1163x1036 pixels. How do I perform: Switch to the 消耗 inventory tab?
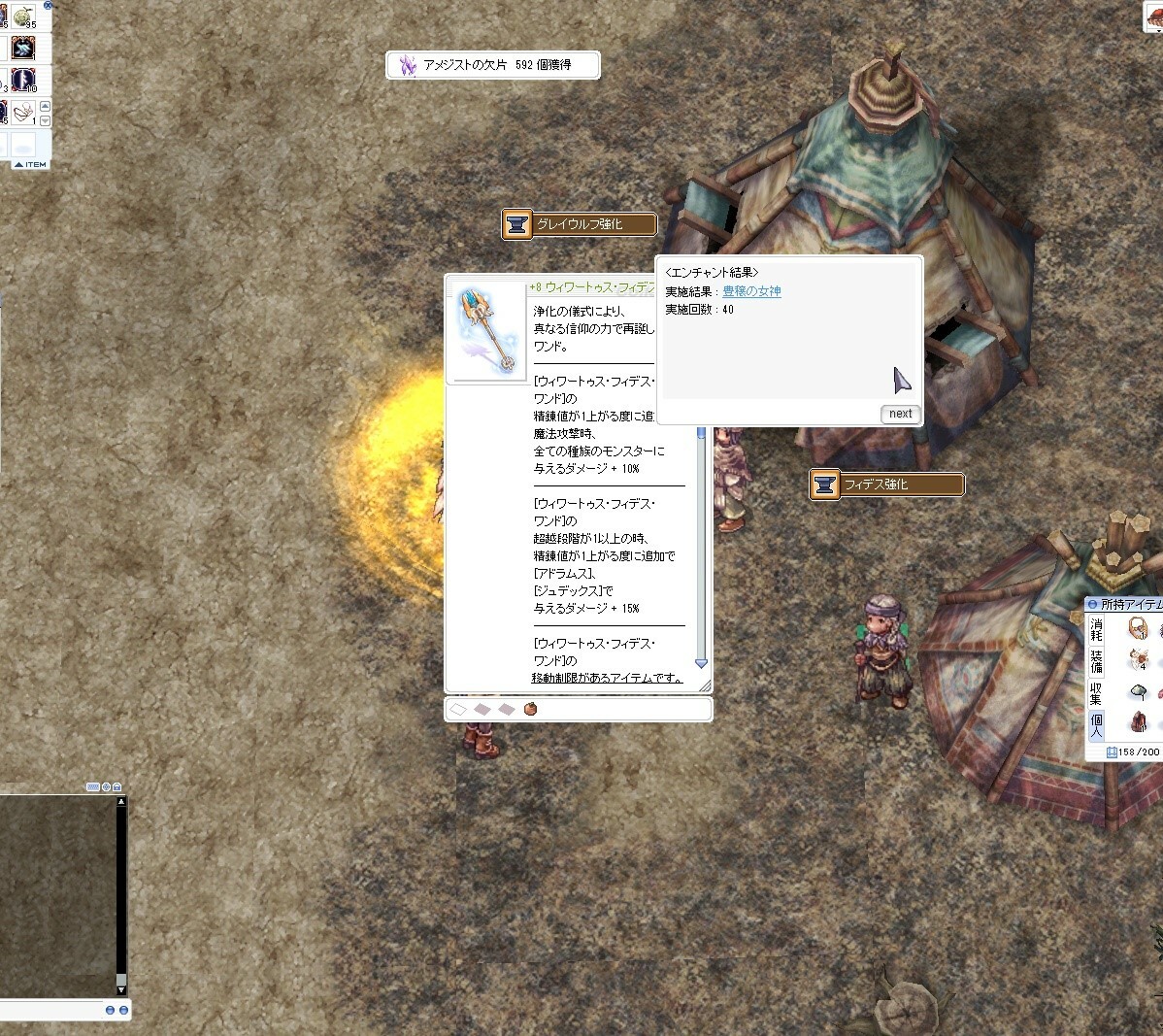pyautogui.click(x=1096, y=628)
